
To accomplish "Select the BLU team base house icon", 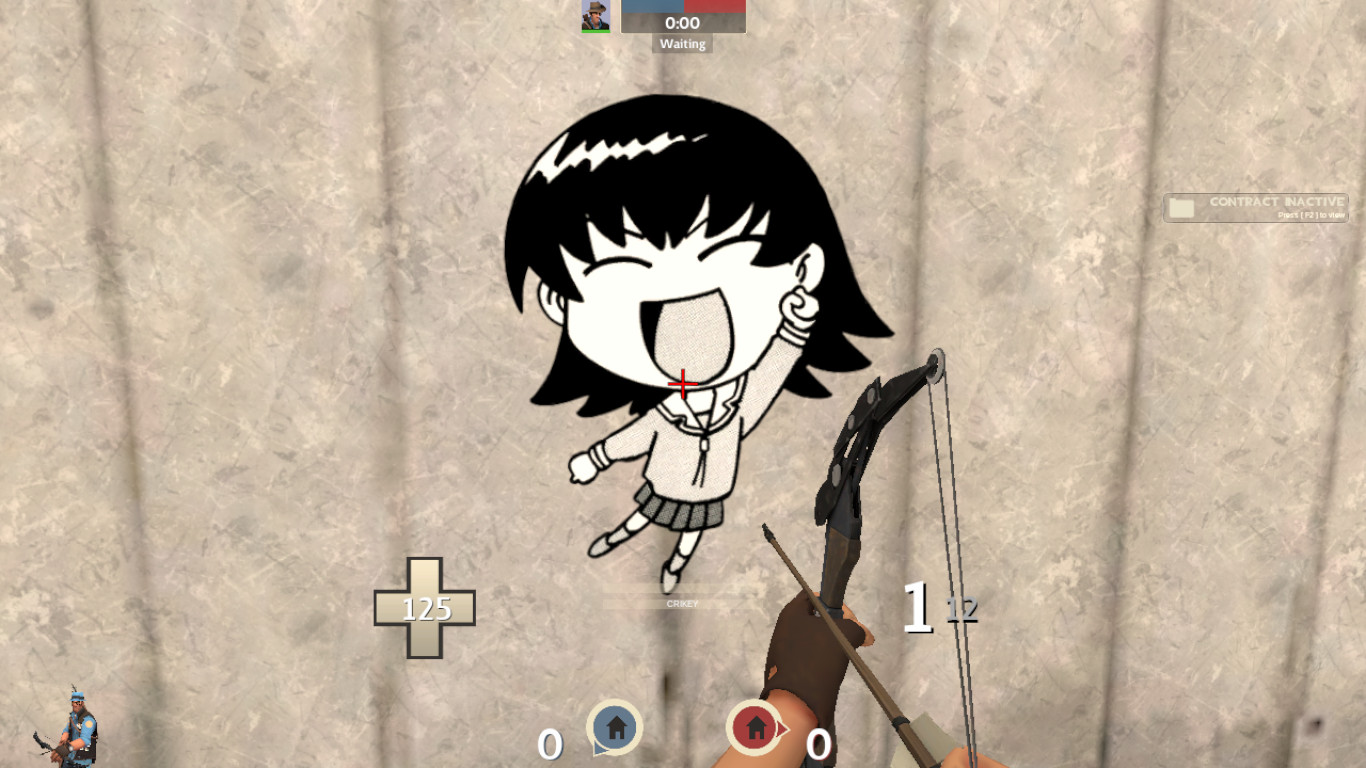I will pos(615,726).
